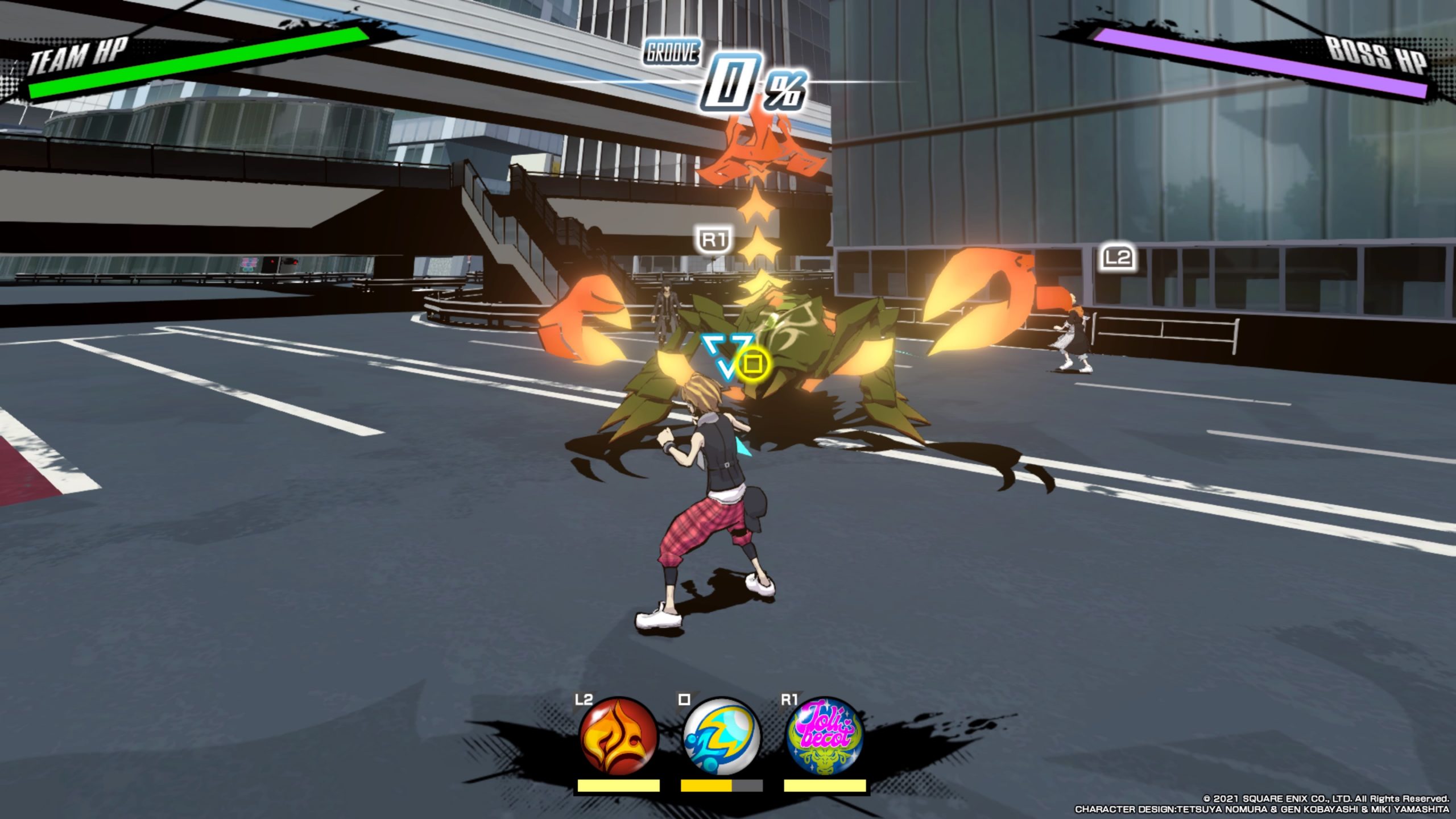Expand the Groove percentage display
1456x819 pixels.
(751, 85)
